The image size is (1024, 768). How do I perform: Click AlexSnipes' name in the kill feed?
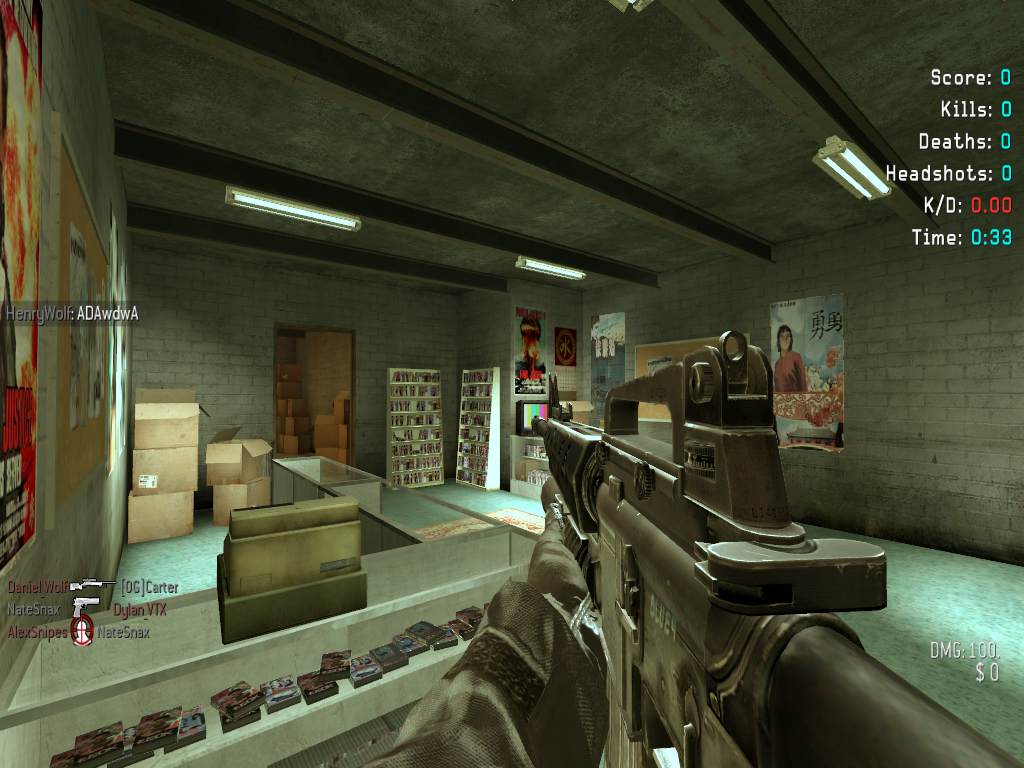click(37, 632)
